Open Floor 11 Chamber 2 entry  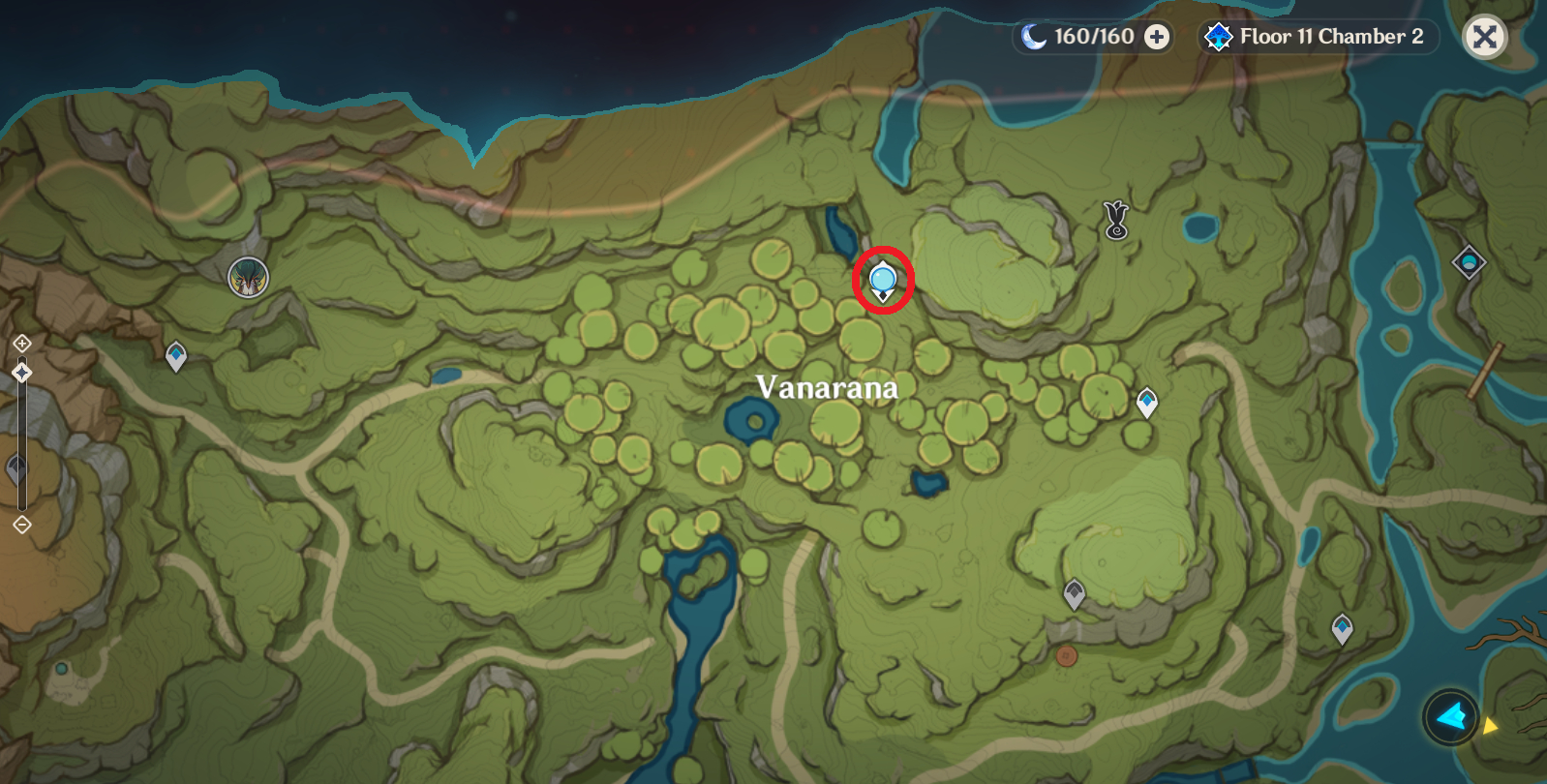(1327, 36)
